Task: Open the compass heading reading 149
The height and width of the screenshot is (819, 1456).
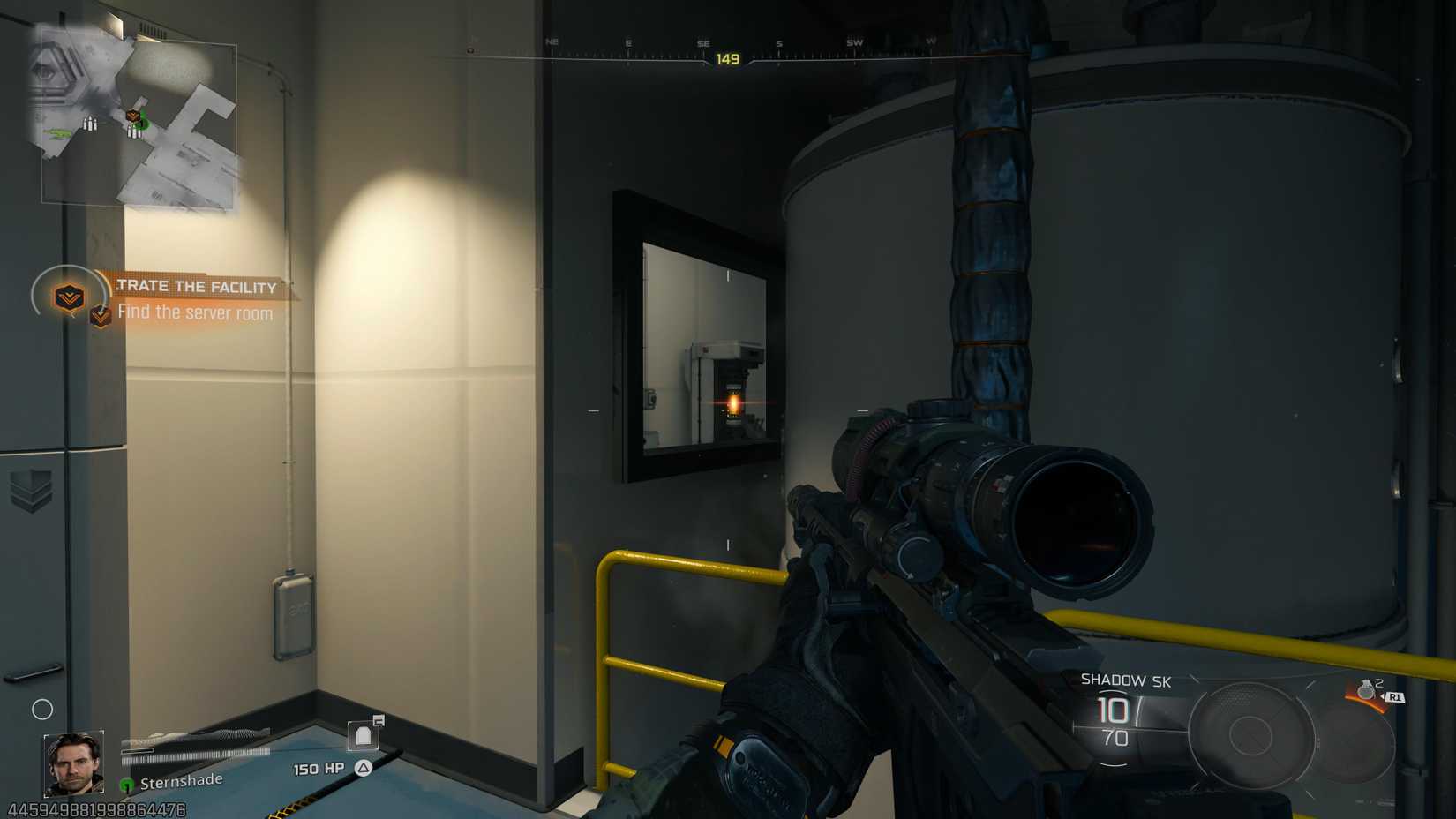Action: [x=728, y=56]
